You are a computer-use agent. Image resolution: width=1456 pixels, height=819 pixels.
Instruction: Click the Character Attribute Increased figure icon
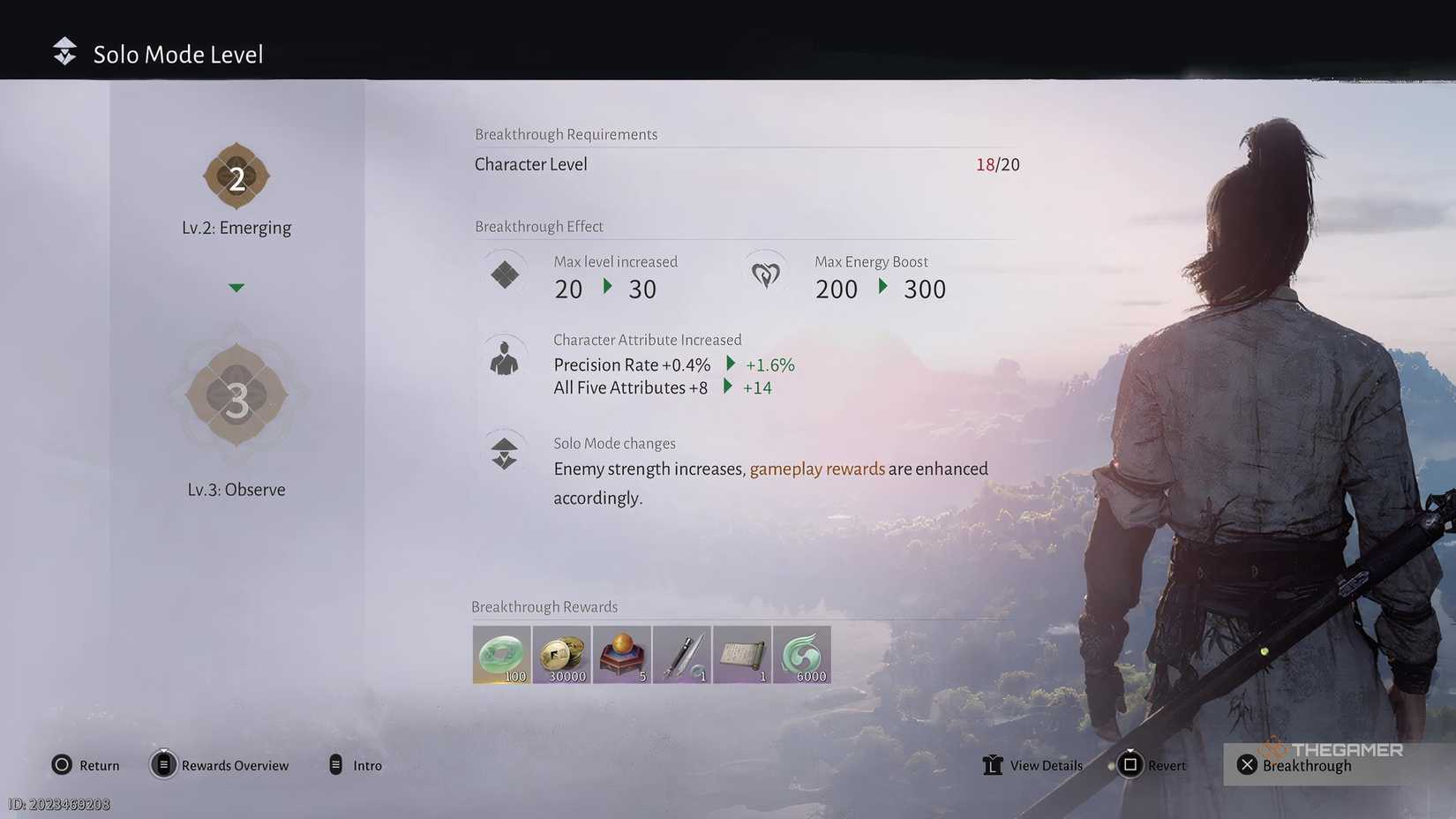(504, 357)
